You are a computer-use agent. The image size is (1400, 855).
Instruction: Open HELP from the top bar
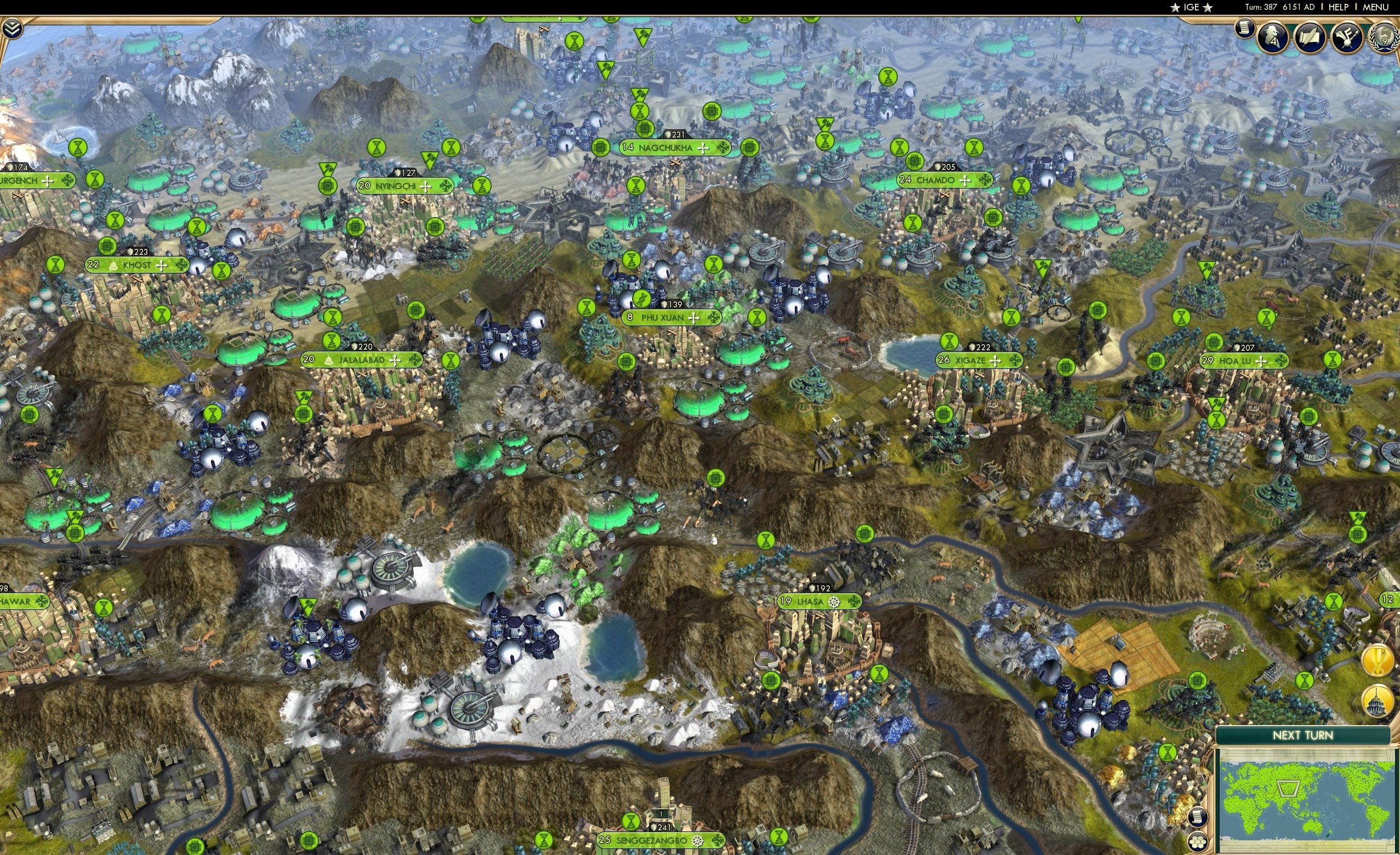1338,7
